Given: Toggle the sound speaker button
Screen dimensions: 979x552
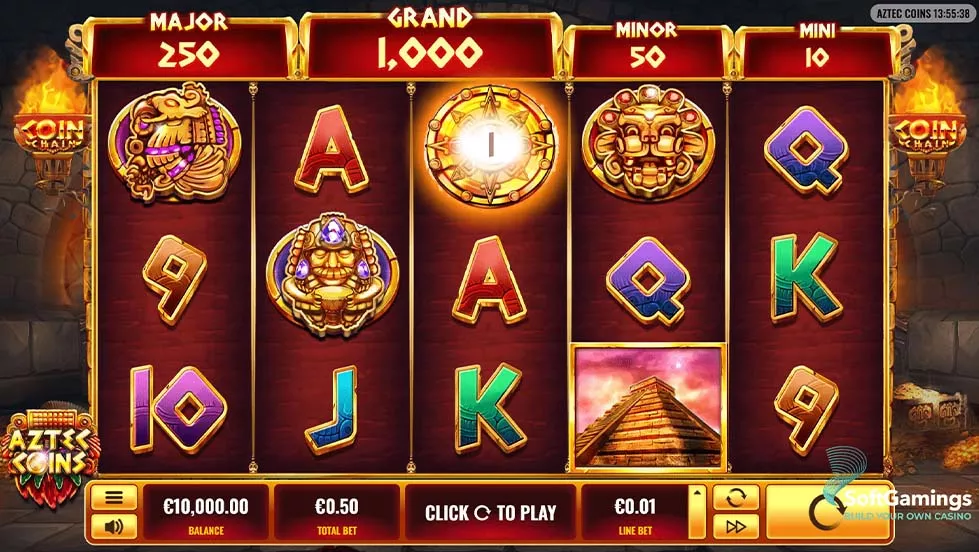Looking at the screenshot, I should point(114,525).
